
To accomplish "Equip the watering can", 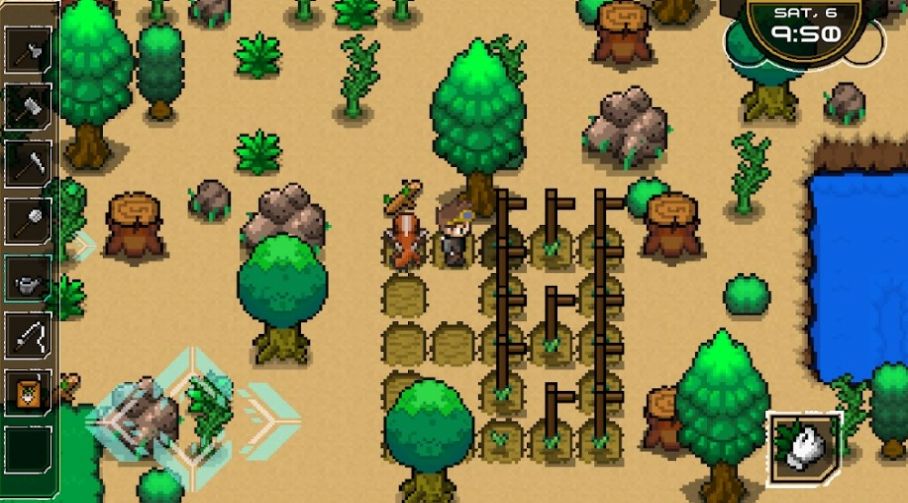I will 29,279.
